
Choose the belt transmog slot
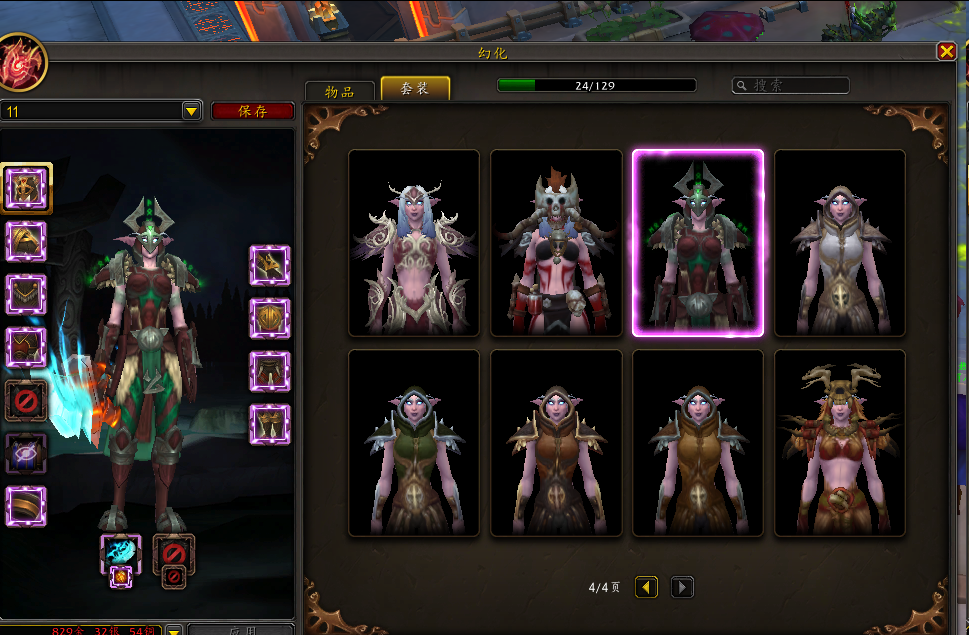pyautogui.click(x=269, y=318)
